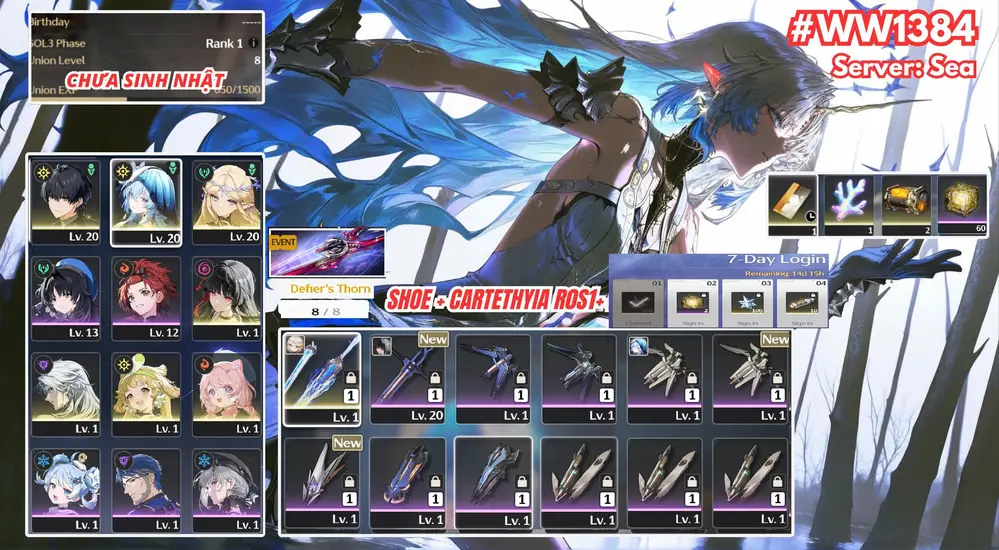The height and width of the screenshot is (550, 999).
Task: Select the white-haired male character portrait
Action: click(65, 391)
